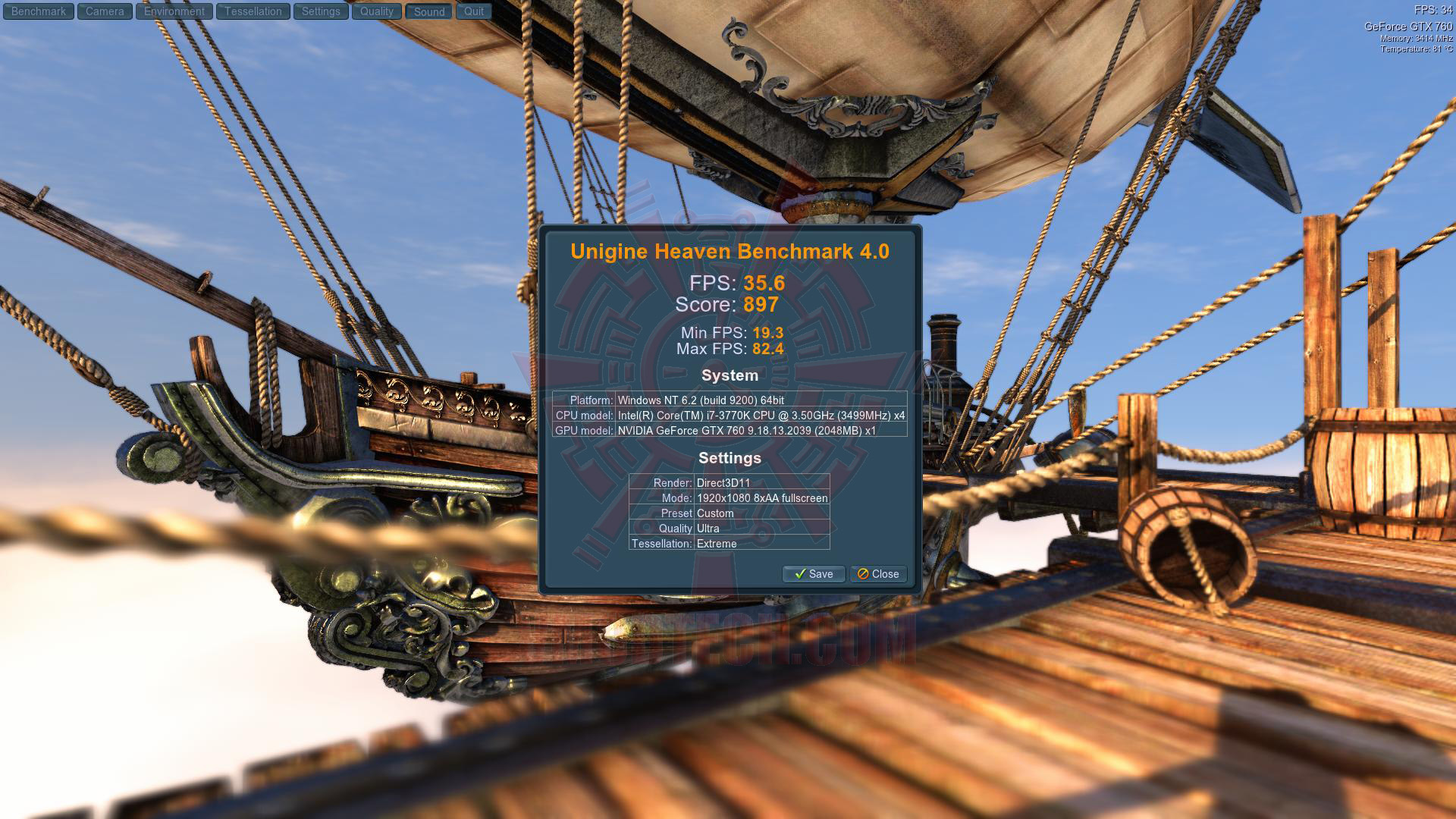Open the Camera menu
This screenshot has width=1456, height=819.
[x=105, y=11]
